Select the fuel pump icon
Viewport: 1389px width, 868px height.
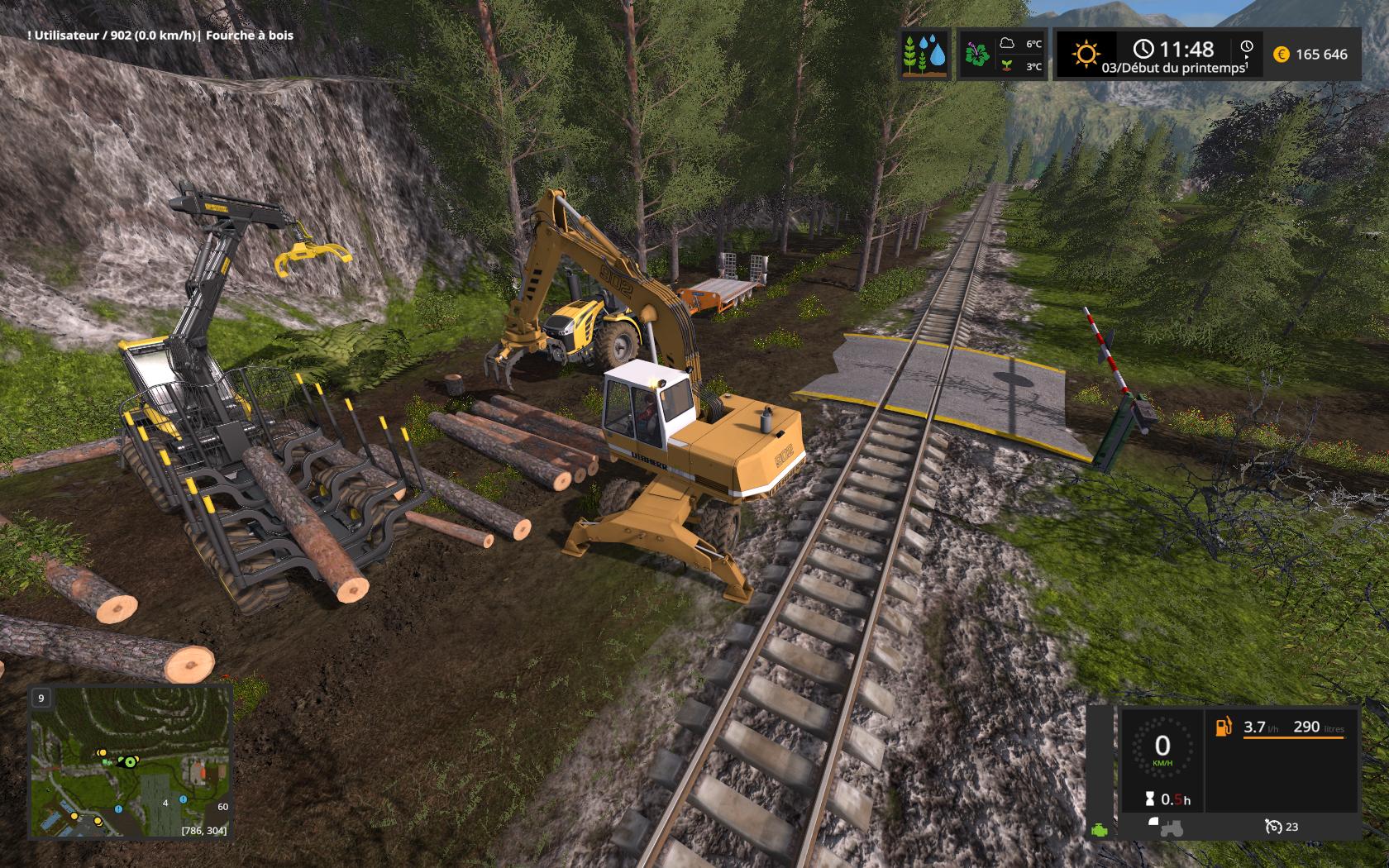point(1223,727)
